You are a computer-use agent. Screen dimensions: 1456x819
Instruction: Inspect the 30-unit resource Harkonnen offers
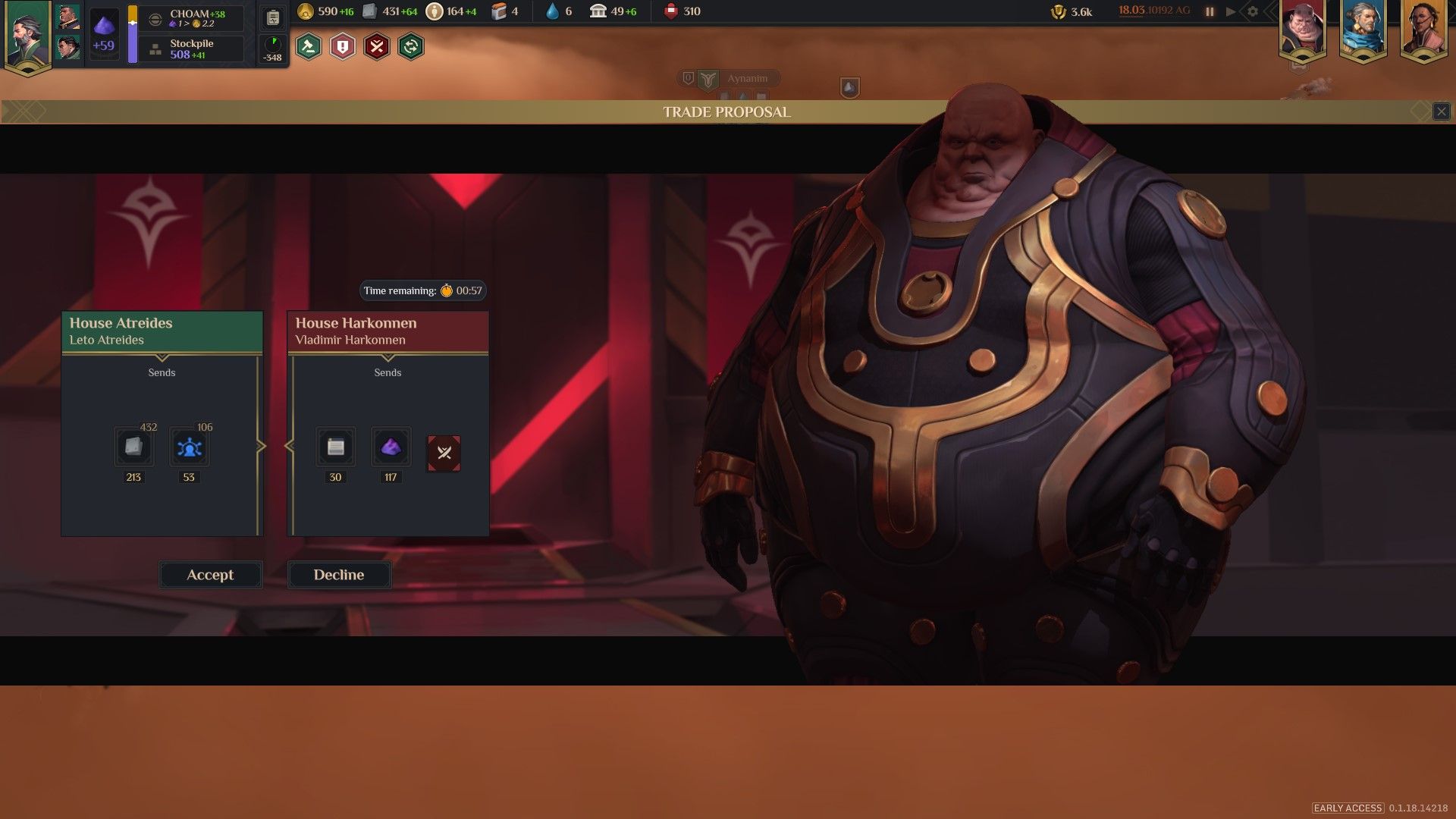[335, 447]
